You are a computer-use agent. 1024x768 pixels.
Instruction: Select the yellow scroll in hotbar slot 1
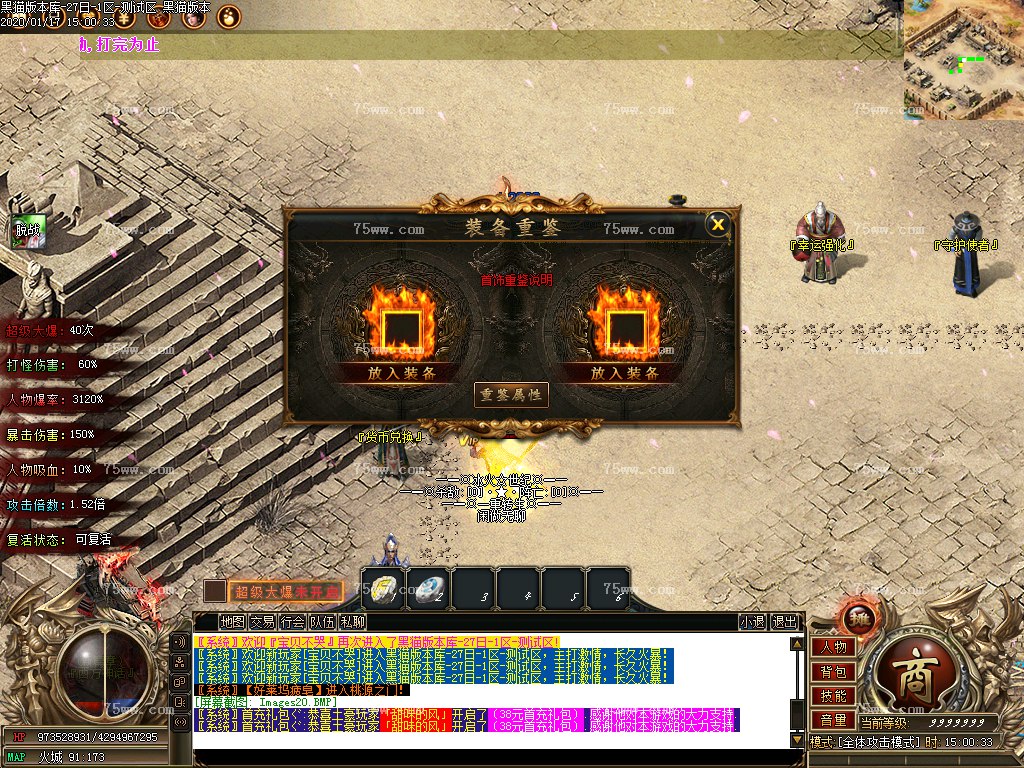click(x=382, y=588)
